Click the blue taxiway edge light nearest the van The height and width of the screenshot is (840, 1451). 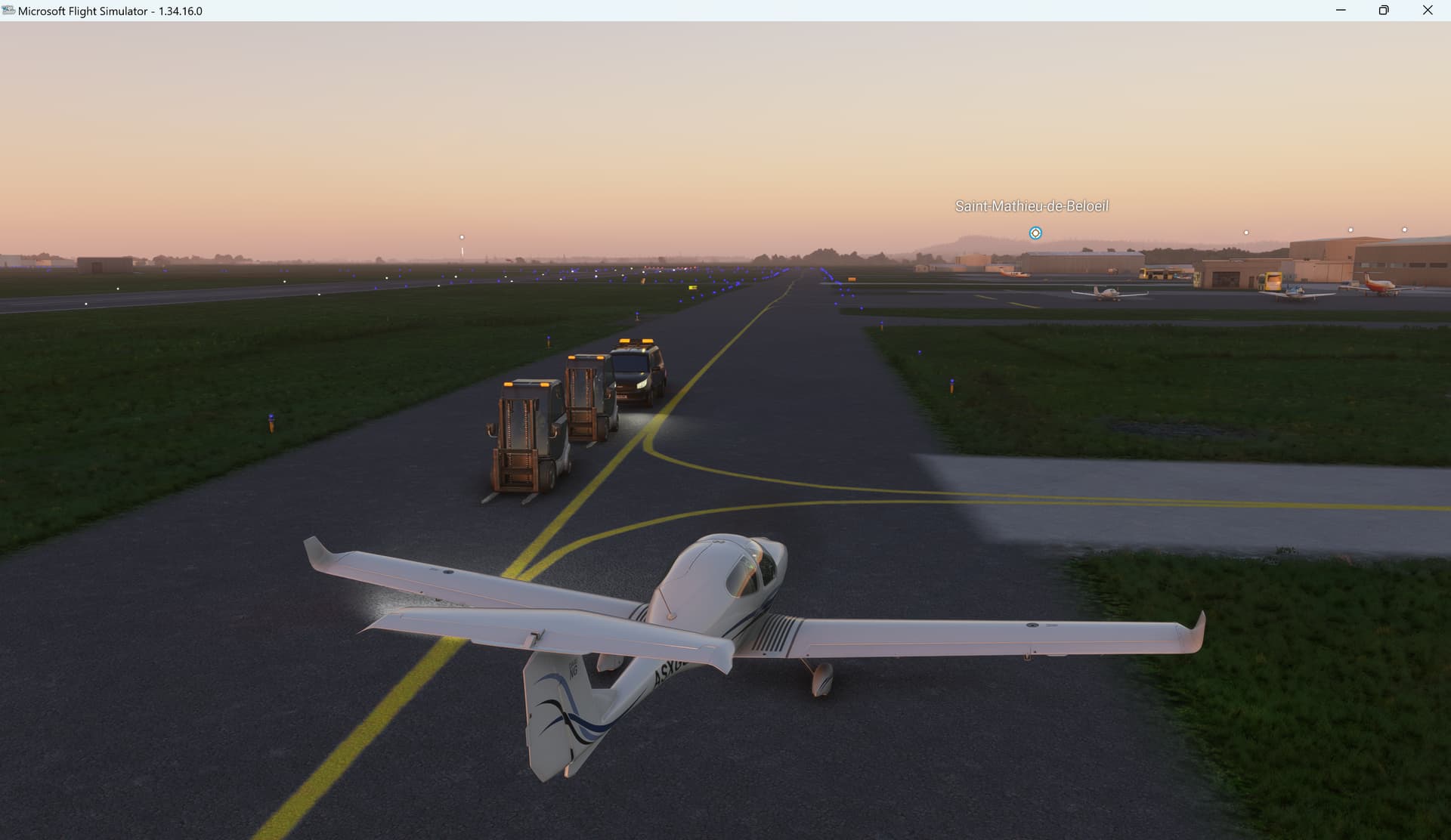pyautogui.click(x=638, y=313)
